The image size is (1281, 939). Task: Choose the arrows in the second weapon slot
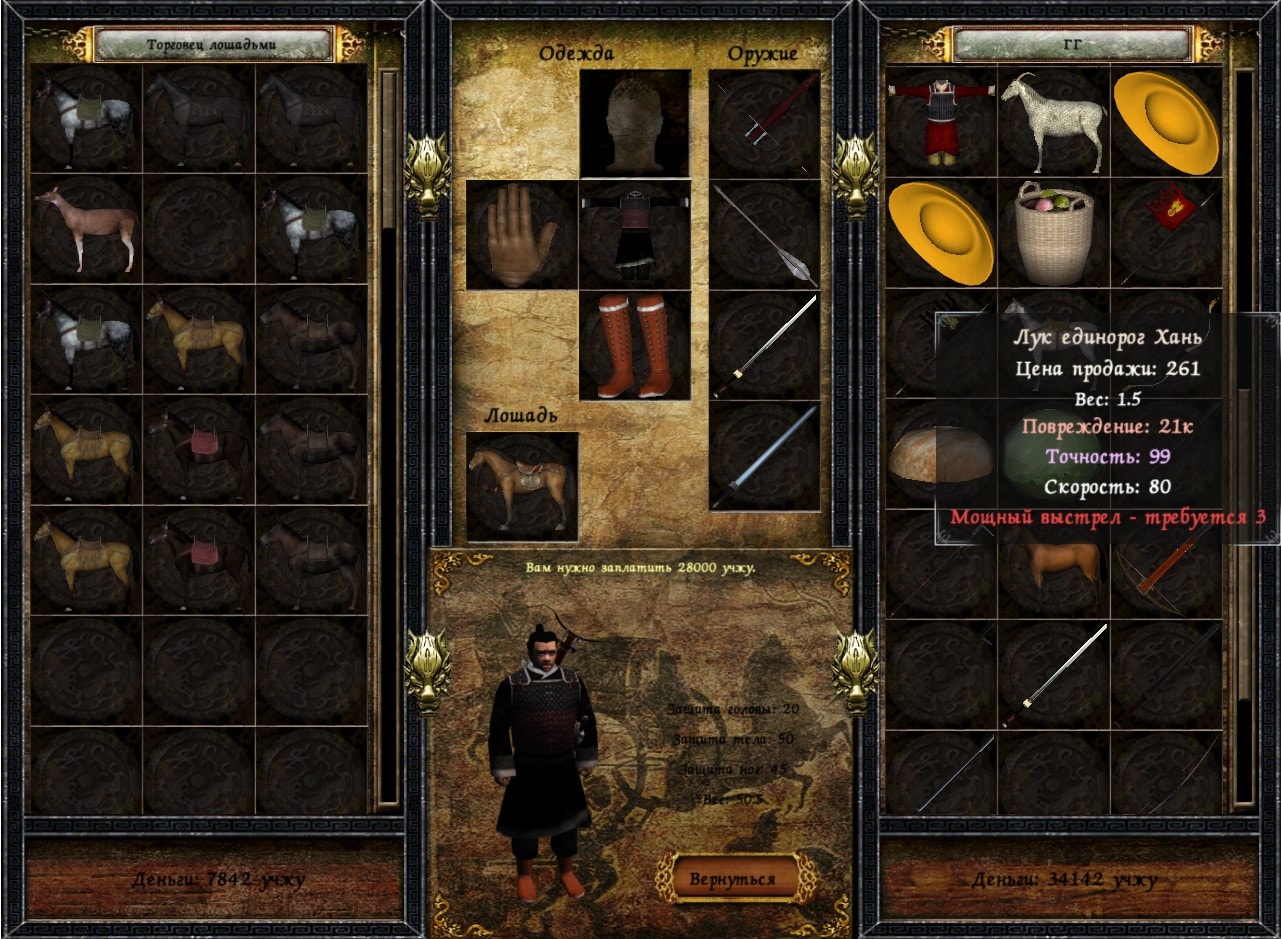764,236
